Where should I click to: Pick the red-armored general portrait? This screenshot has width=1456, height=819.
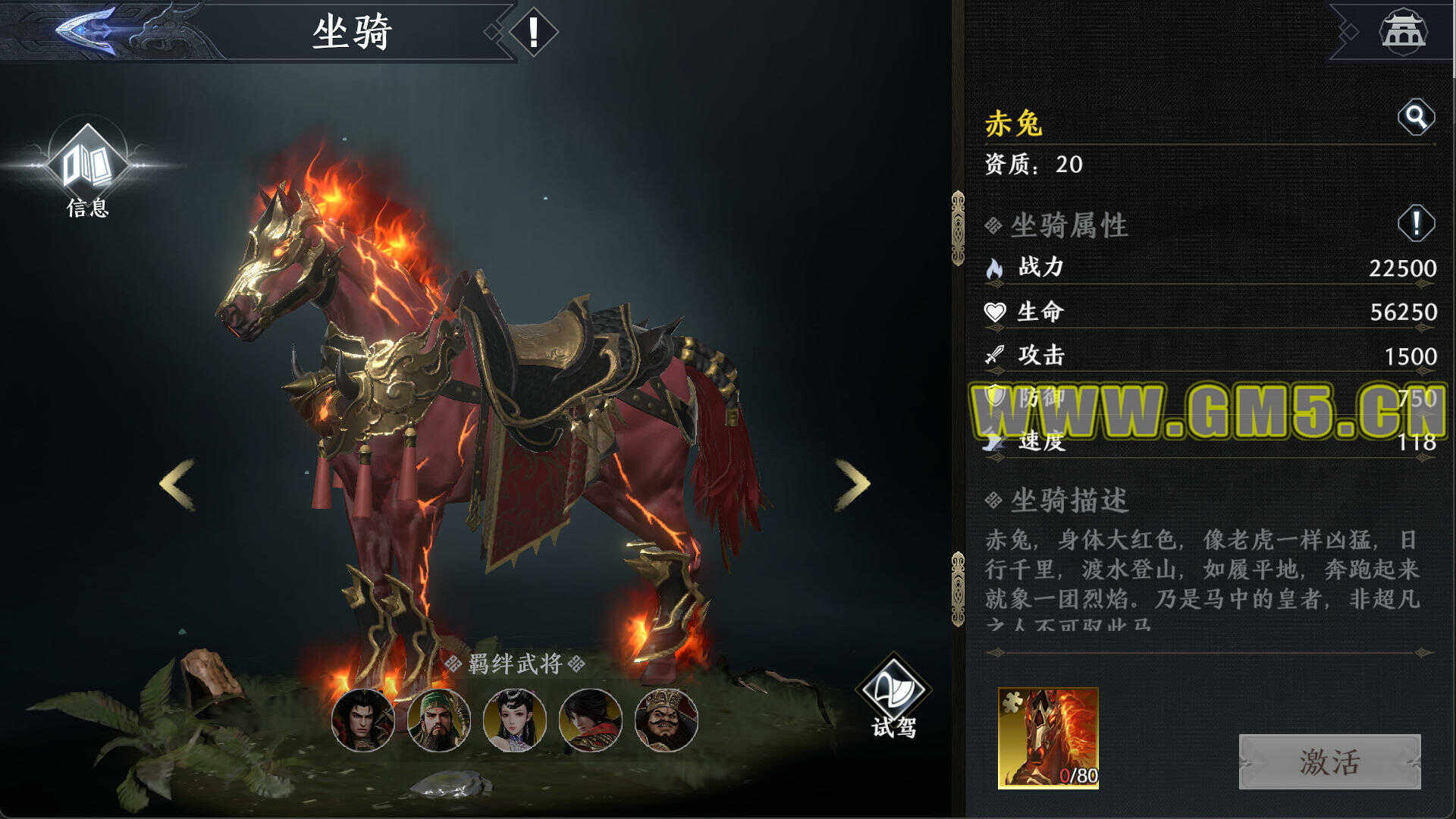click(x=590, y=720)
